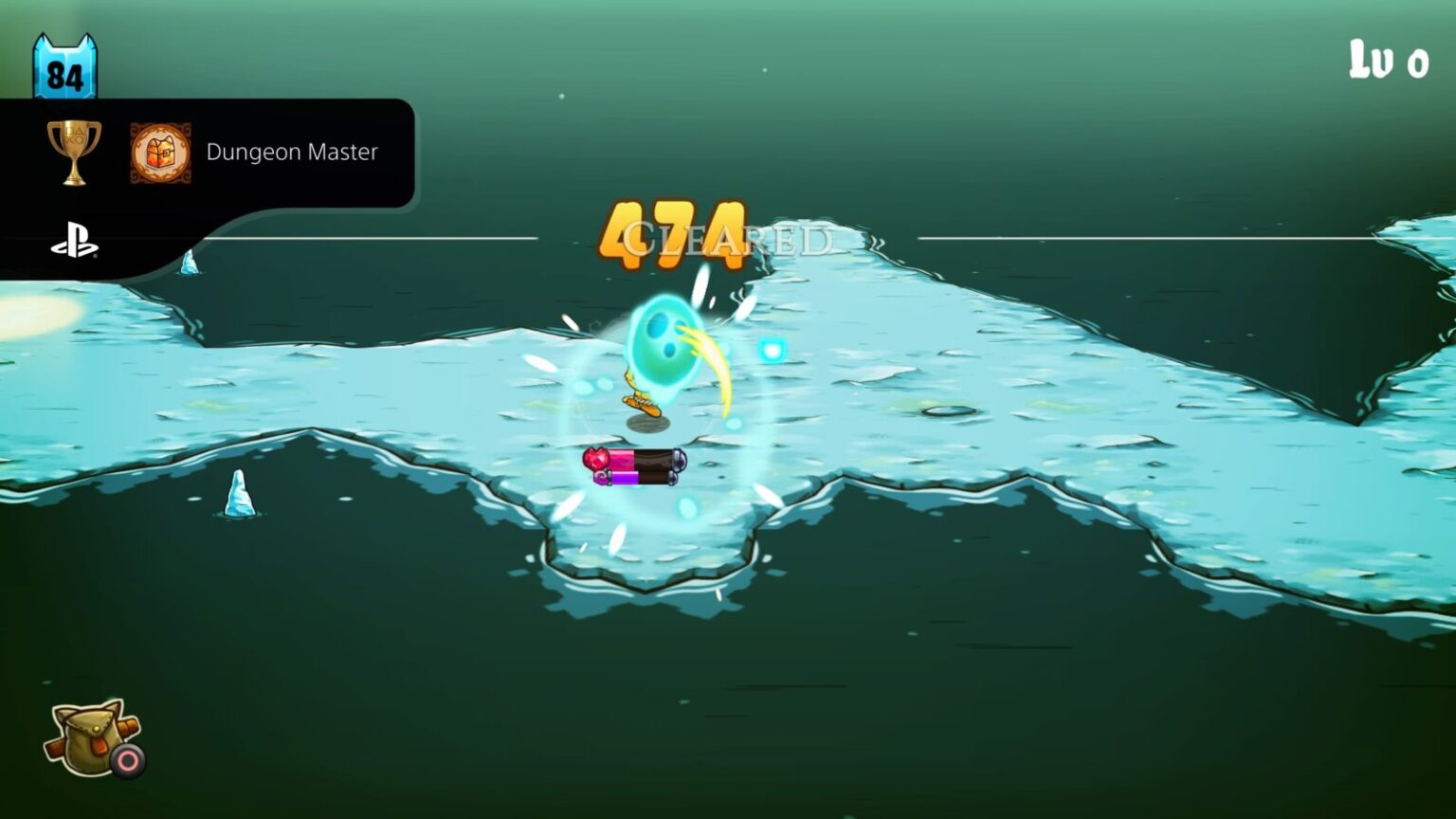Click the Dungeon Master treasure chest icon

point(161,152)
